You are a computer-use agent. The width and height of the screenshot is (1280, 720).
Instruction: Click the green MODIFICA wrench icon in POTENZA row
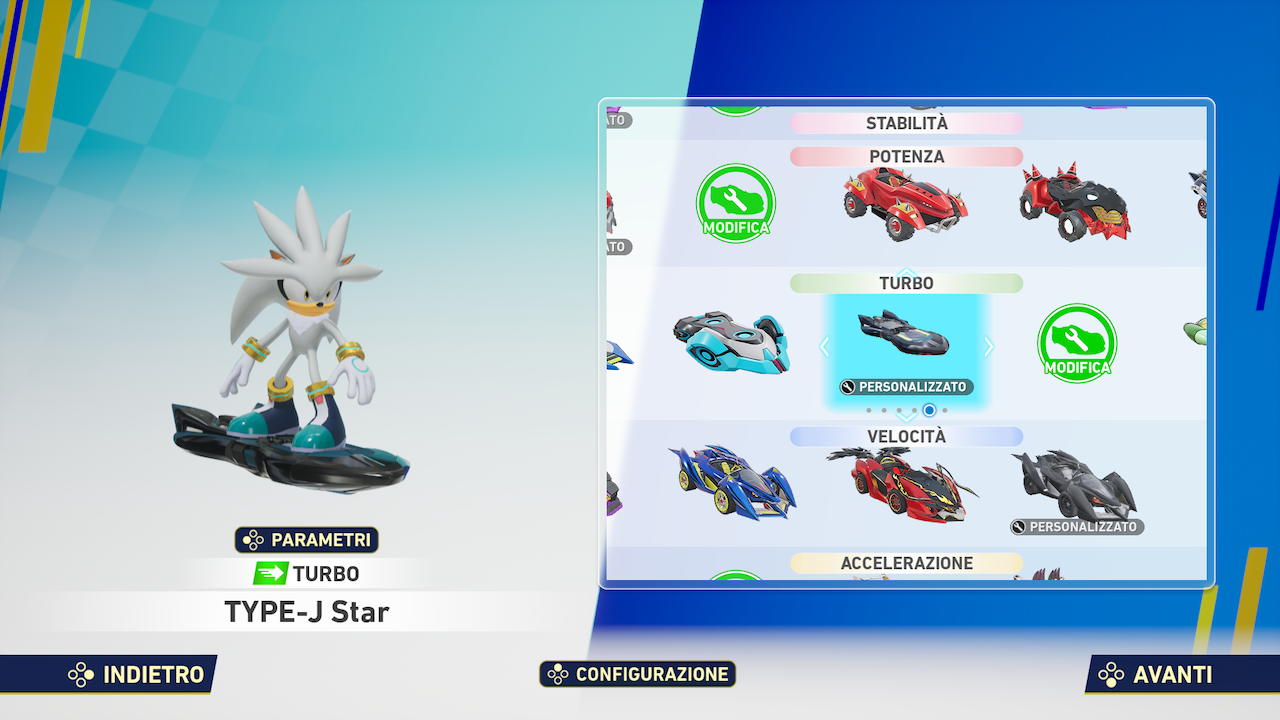click(735, 203)
